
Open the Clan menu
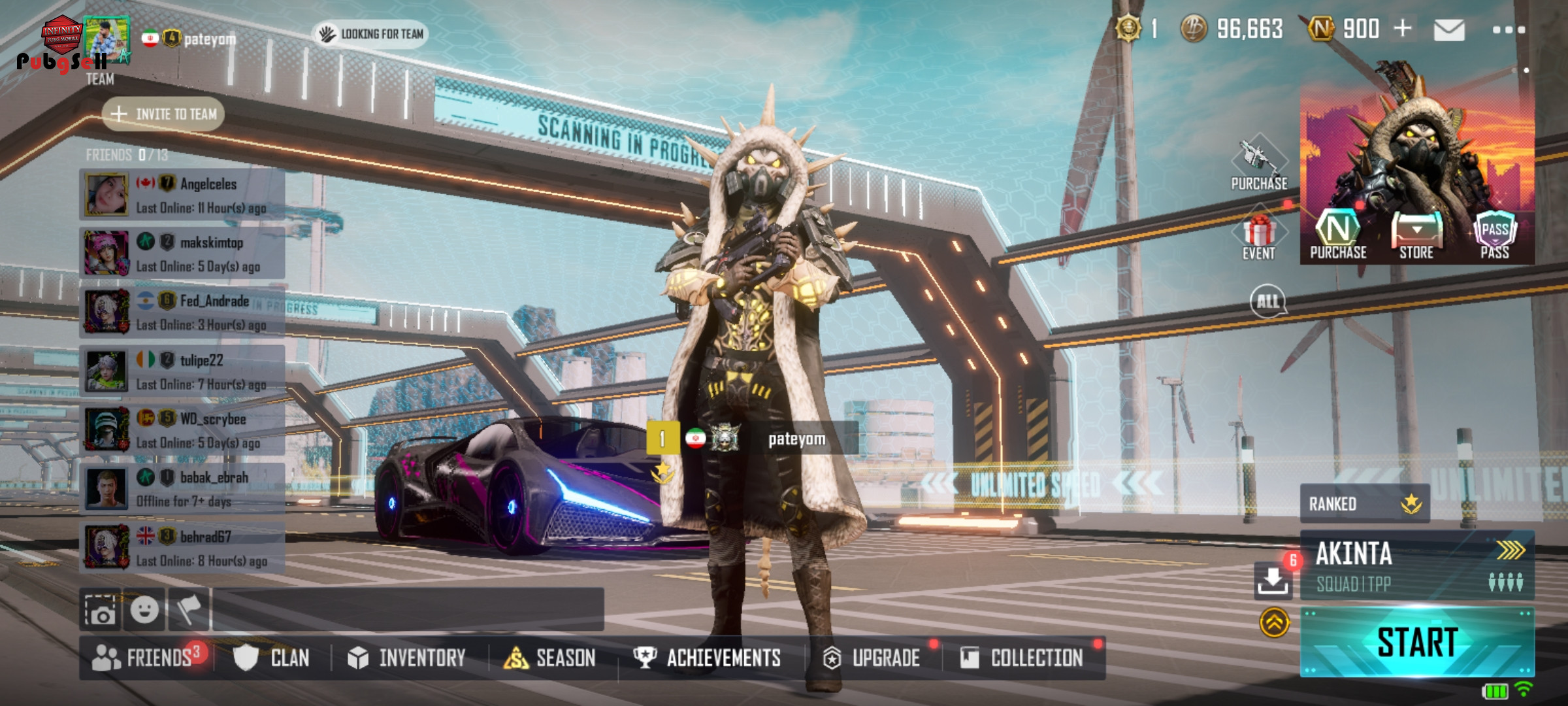pyautogui.click(x=272, y=658)
